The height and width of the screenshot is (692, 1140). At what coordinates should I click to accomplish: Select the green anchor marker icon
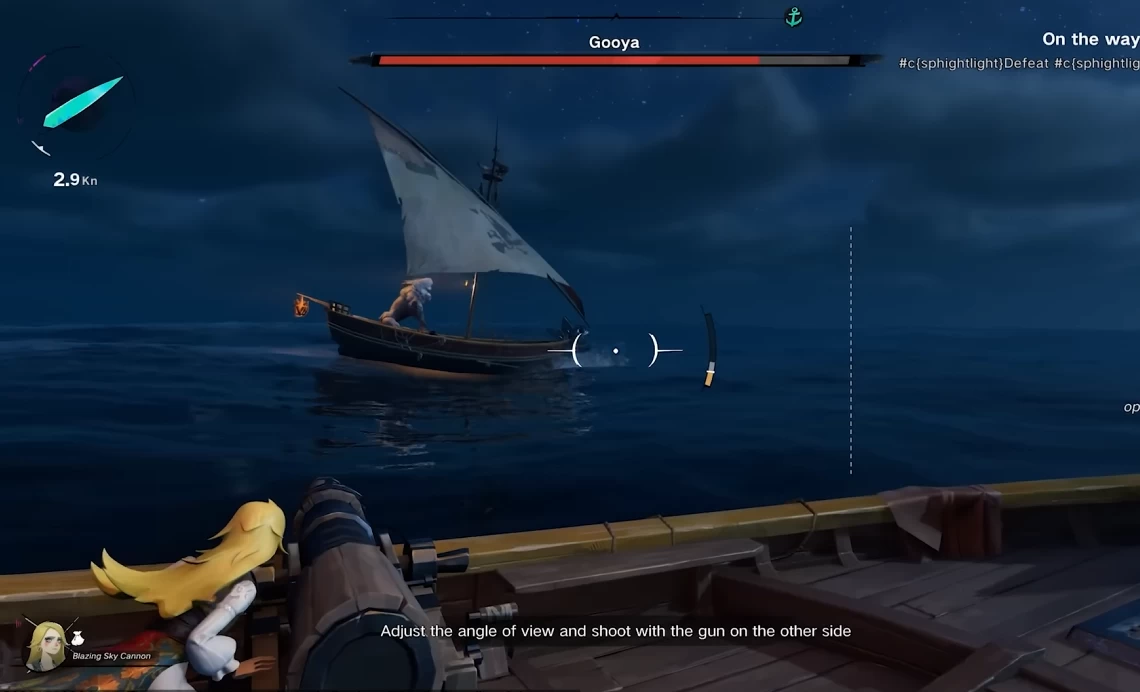[x=793, y=17]
